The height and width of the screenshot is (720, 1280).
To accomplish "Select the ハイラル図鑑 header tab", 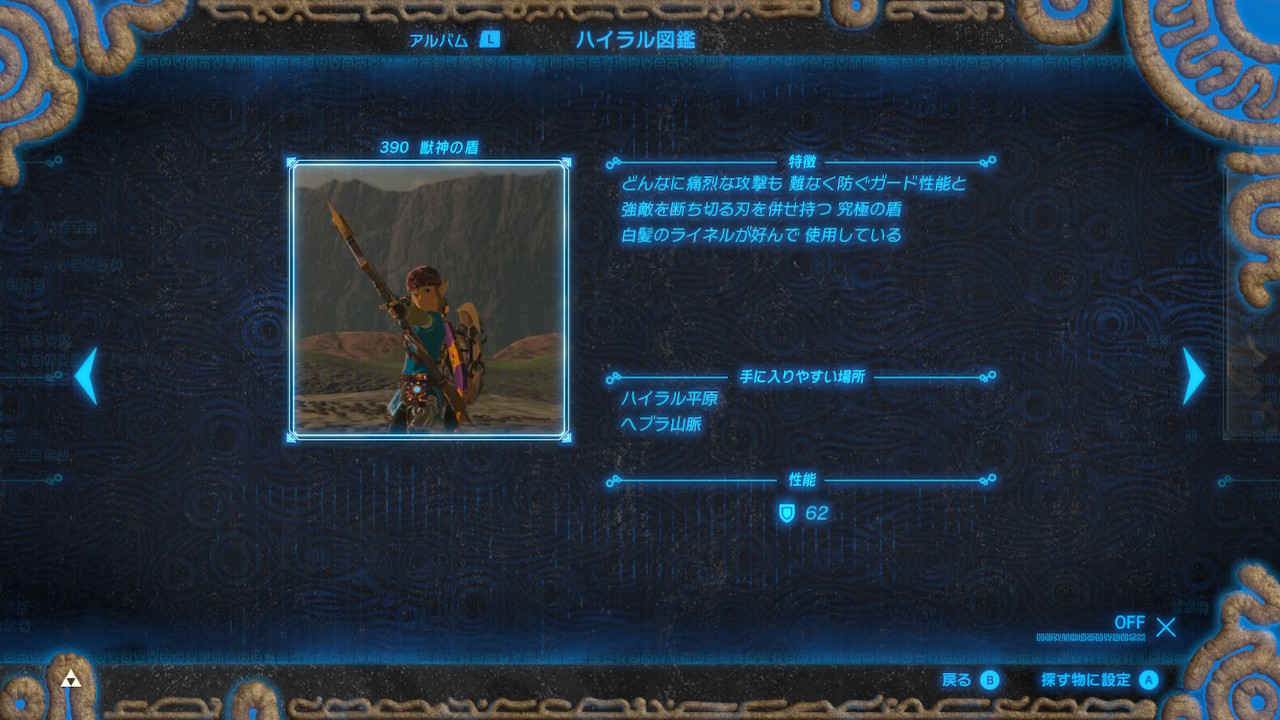I will [635, 40].
